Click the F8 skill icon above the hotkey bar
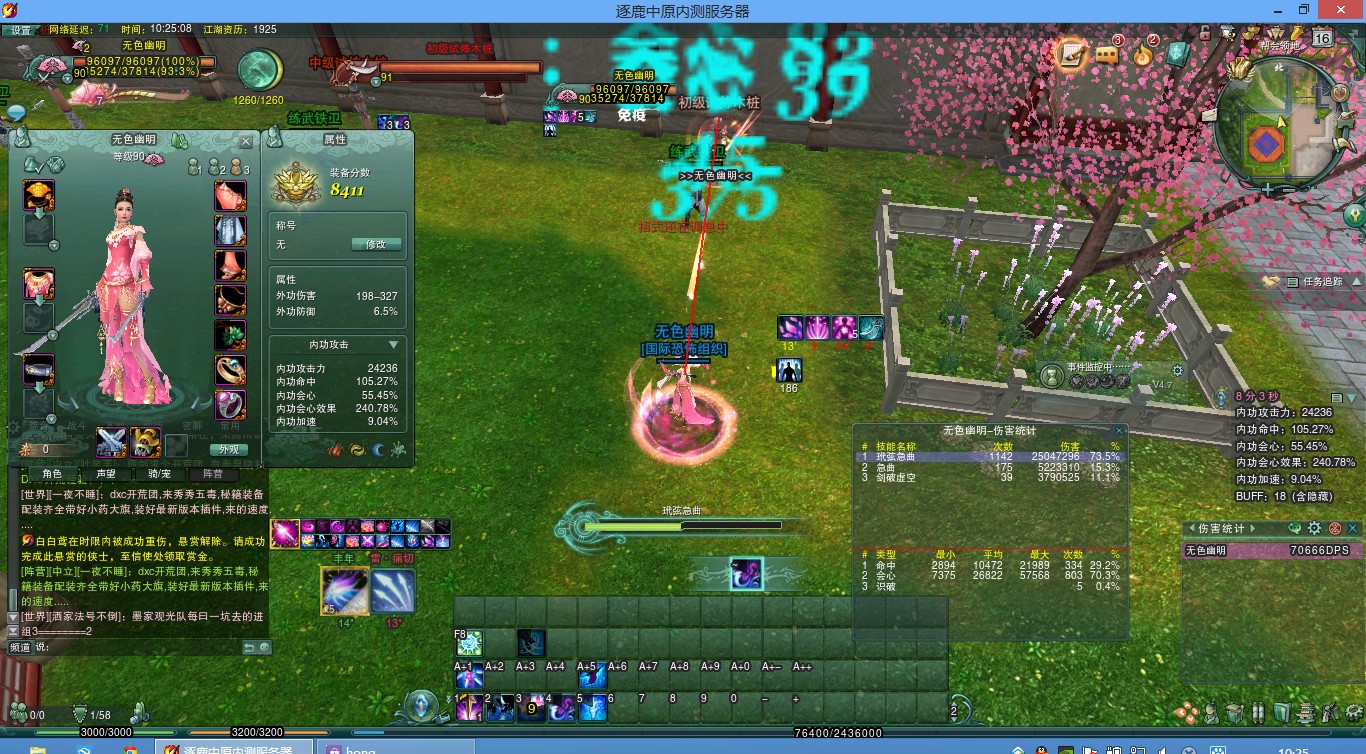The image size is (1366, 754). [x=468, y=643]
